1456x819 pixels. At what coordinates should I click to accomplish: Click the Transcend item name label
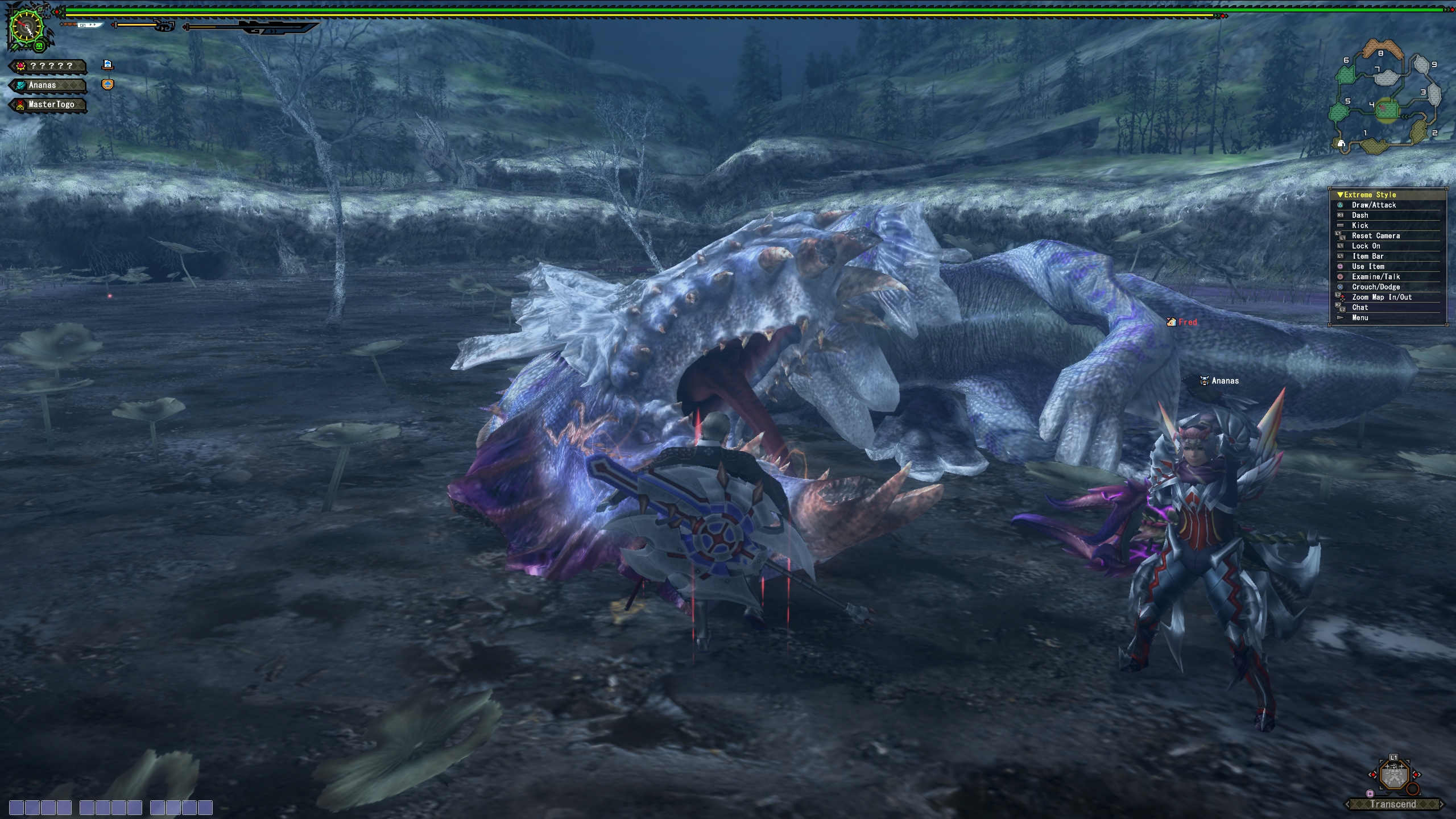[1393, 804]
